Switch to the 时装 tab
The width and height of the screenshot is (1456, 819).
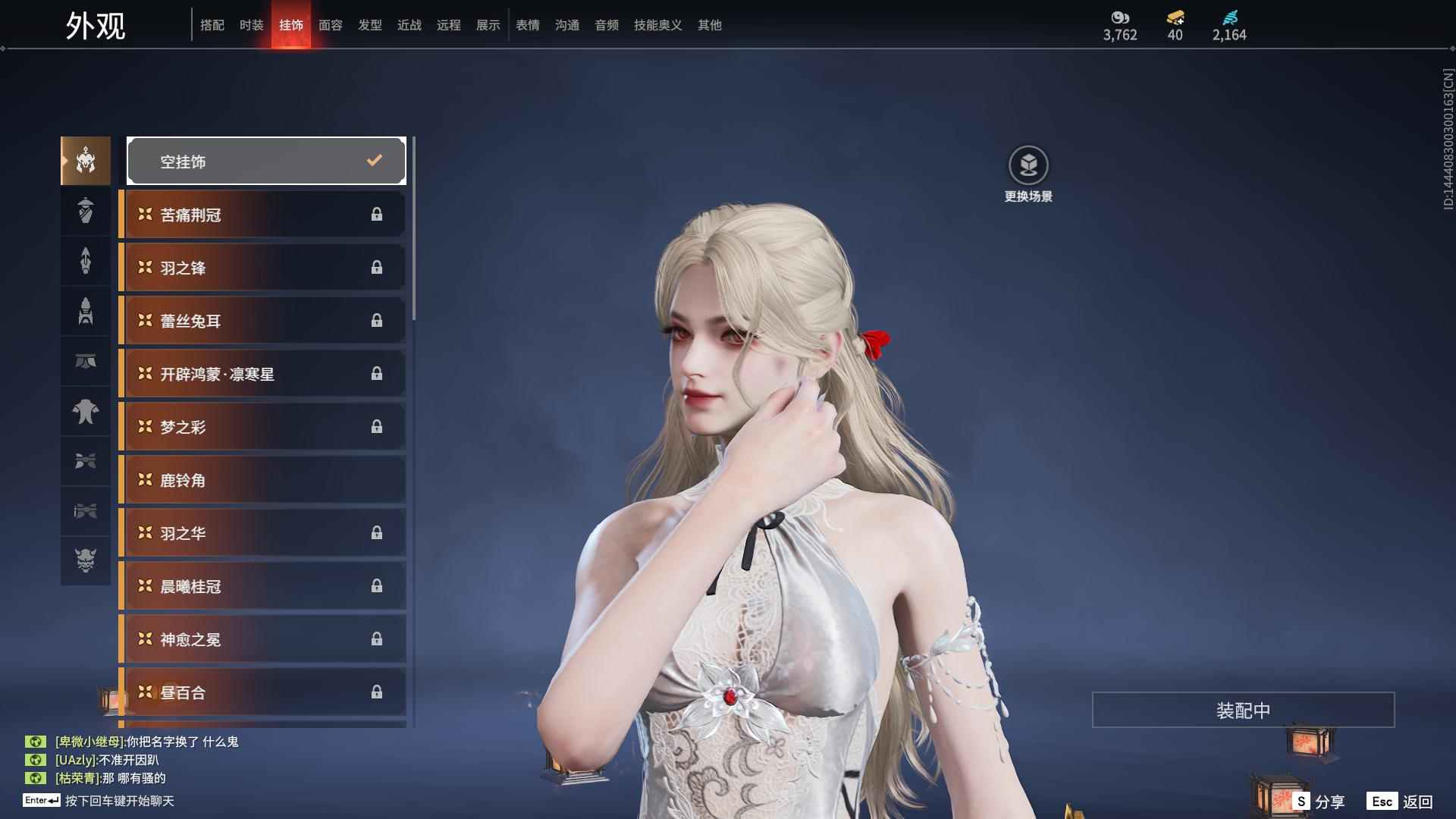[251, 25]
